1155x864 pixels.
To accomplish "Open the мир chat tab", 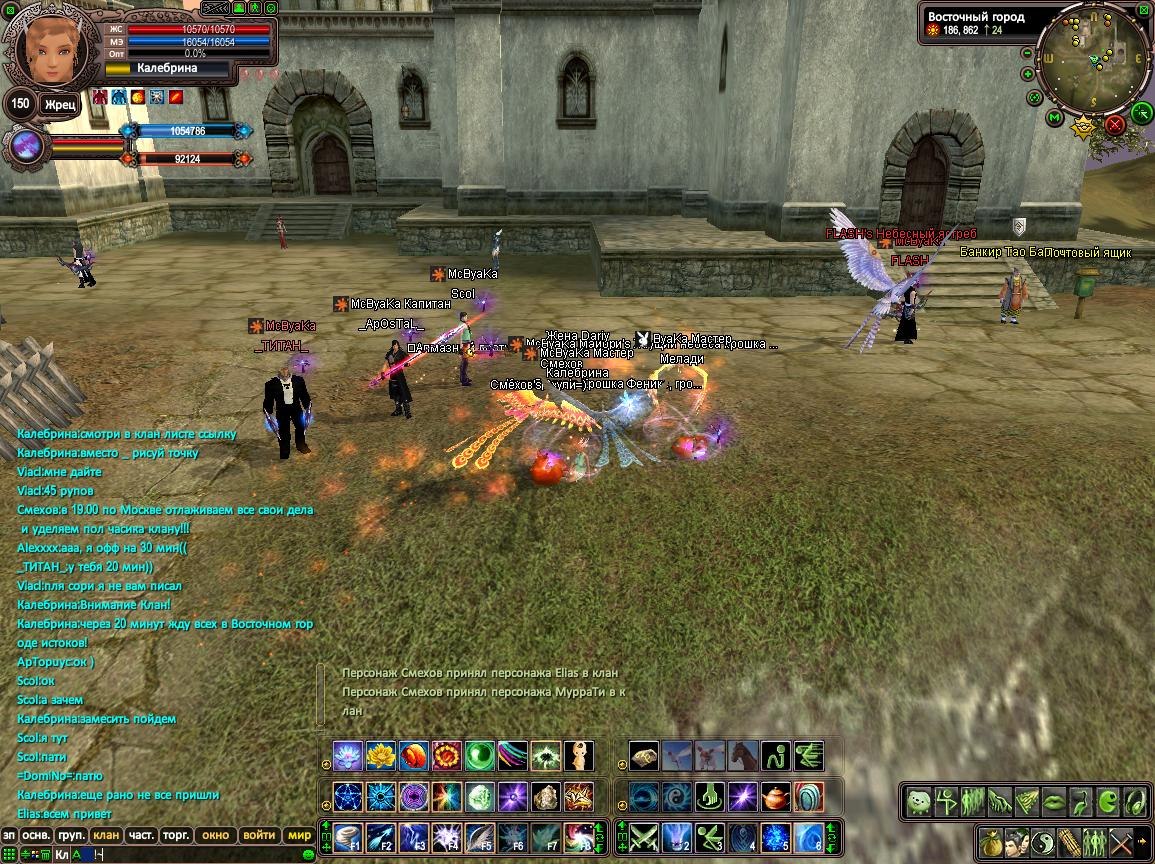I will click(x=299, y=835).
